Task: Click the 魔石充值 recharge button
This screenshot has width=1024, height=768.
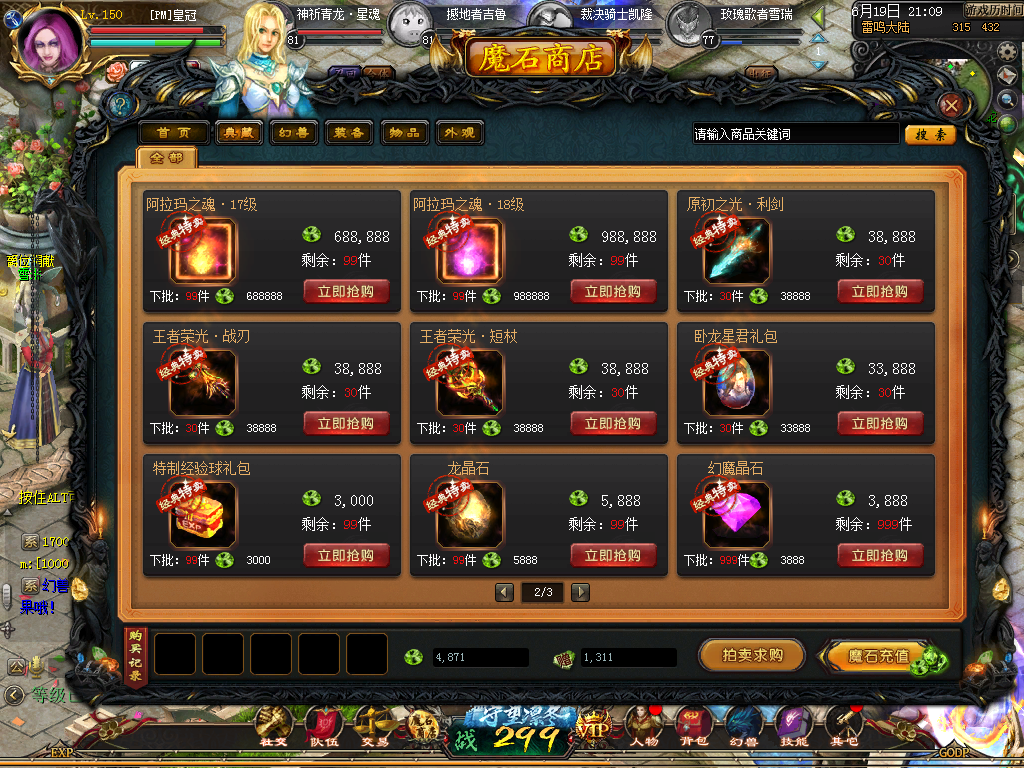Action: point(878,657)
